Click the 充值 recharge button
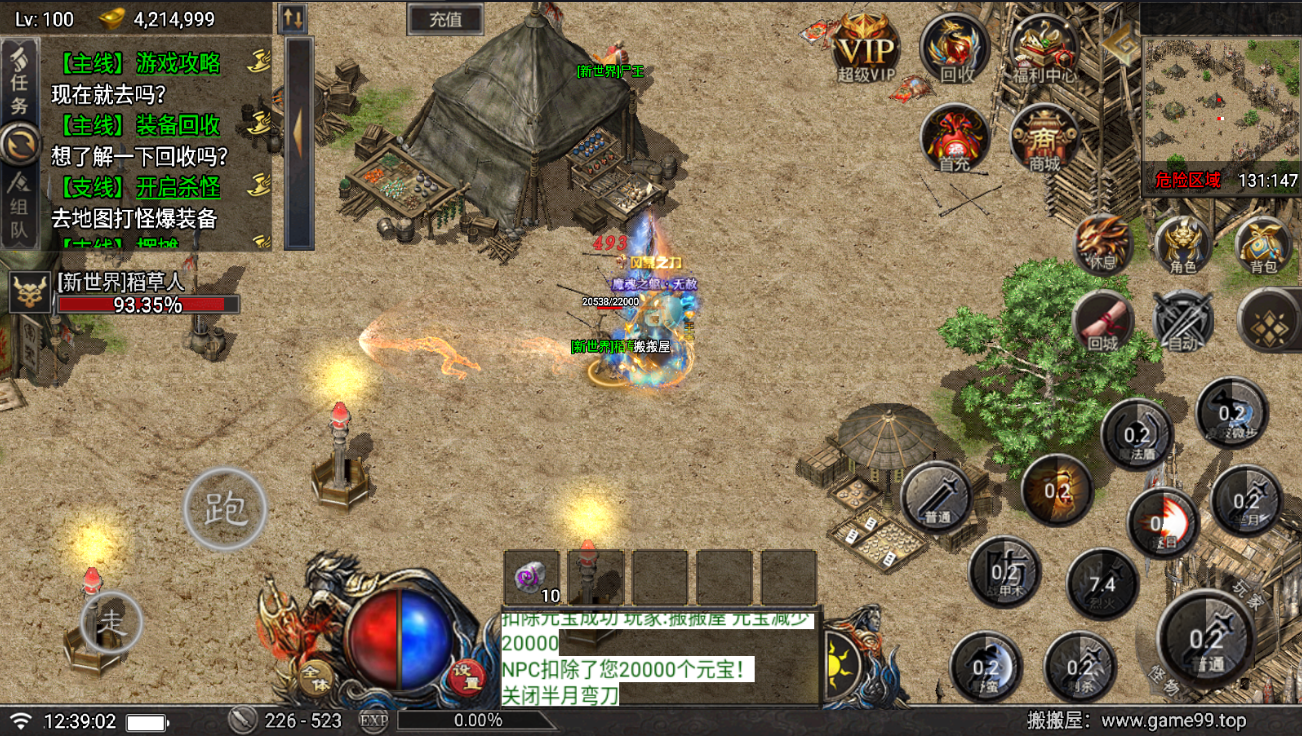This screenshot has width=1302, height=736. pyautogui.click(x=445, y=19)
